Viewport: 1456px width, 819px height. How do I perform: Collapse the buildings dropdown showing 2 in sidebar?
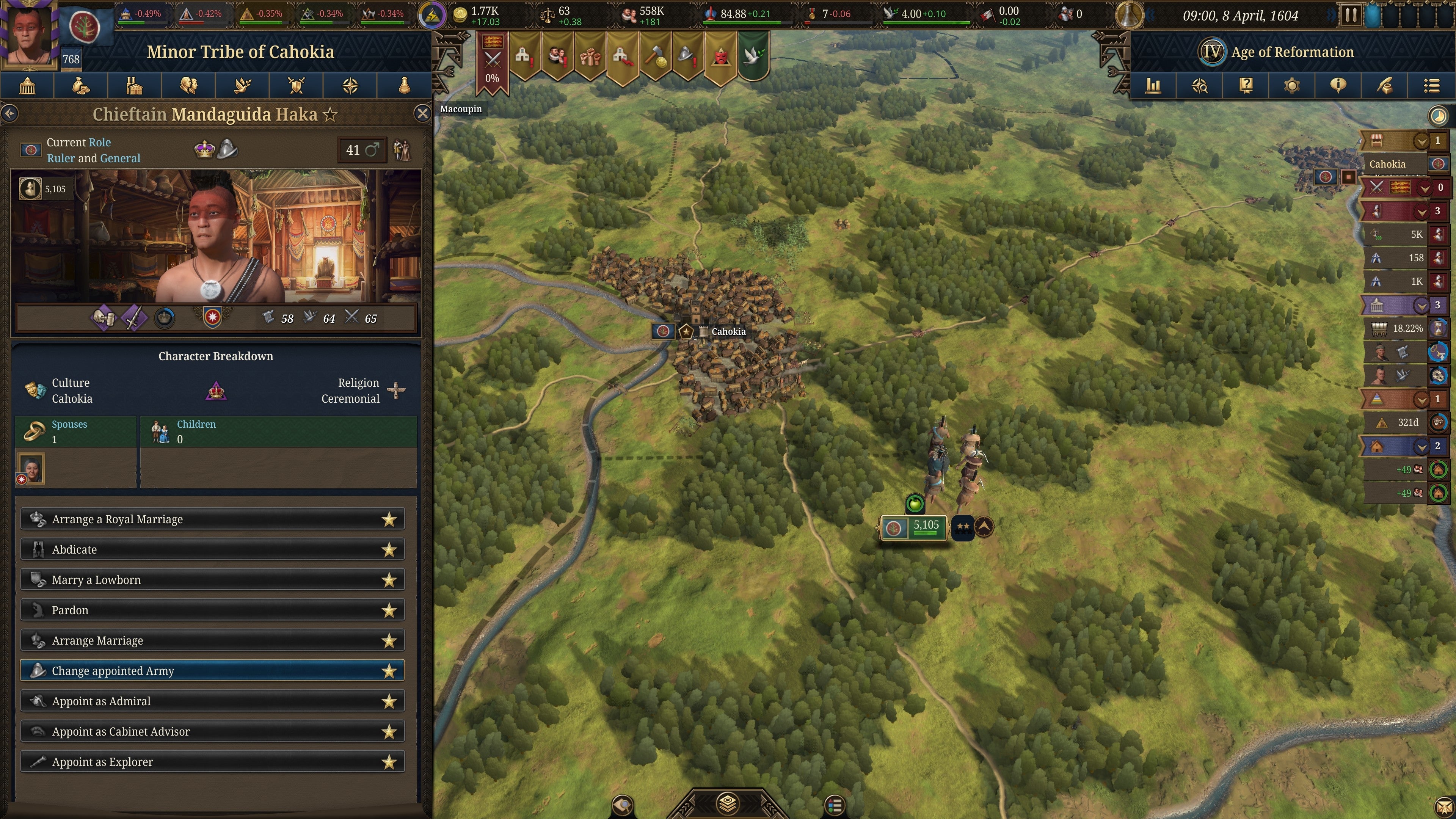point(1422,446)
